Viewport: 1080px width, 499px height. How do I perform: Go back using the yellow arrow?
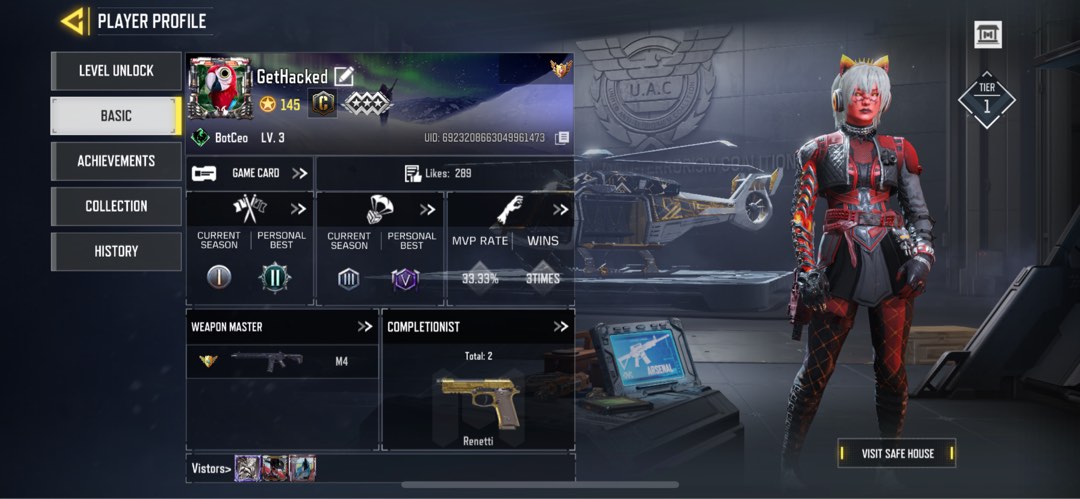pyautogui.click(x=72, y=21)
